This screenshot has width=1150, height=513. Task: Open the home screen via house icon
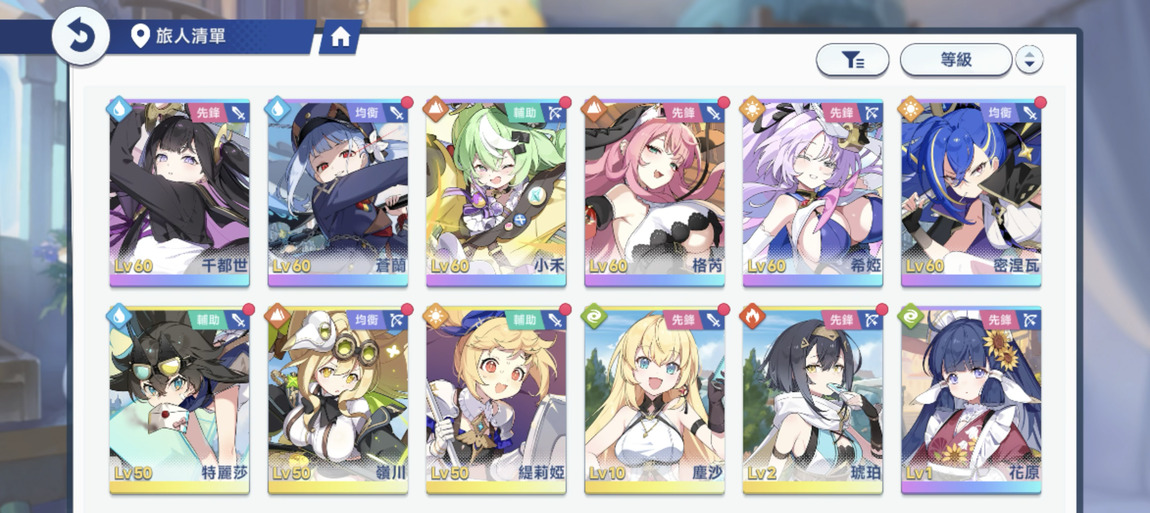click(x=340, y=38)
